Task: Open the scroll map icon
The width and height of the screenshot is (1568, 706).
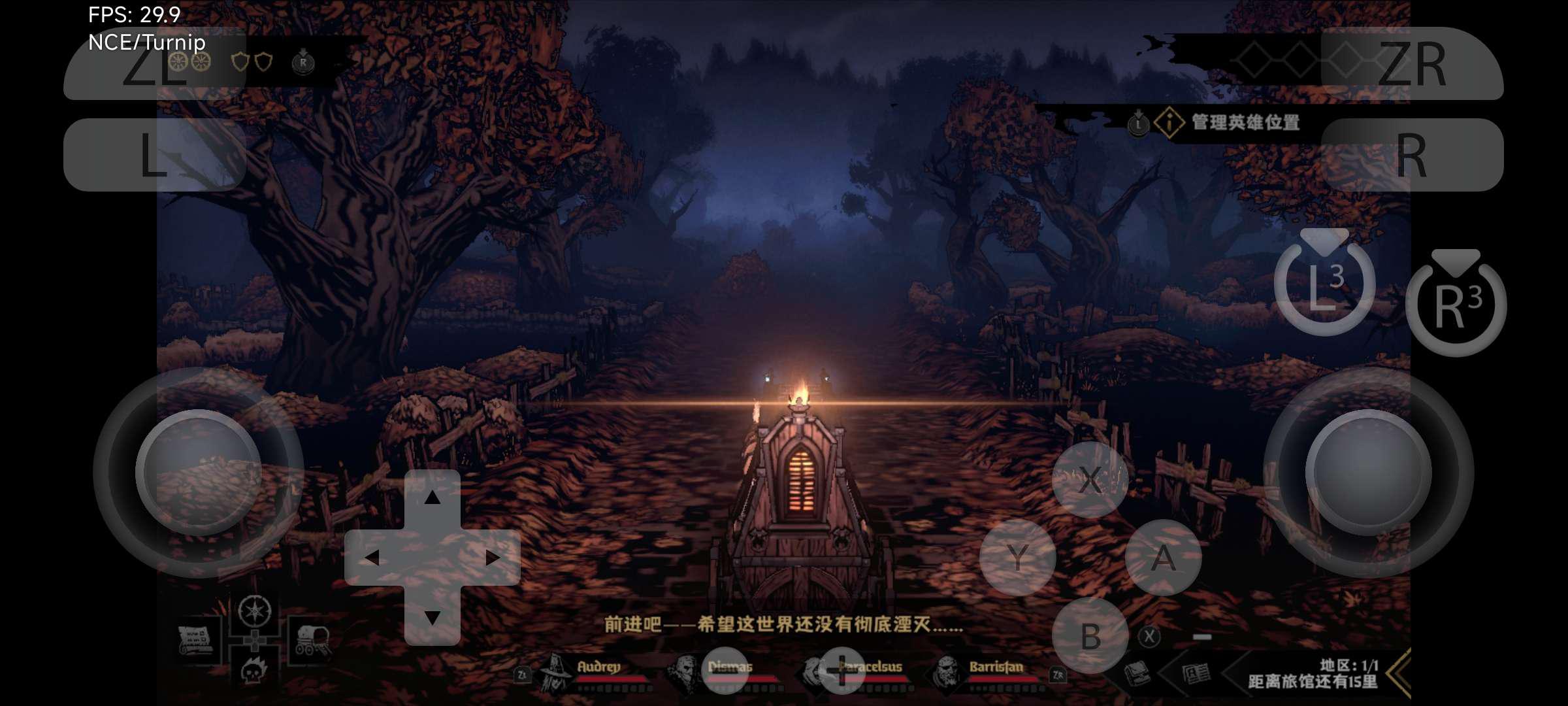Action: pyautogui.click(x=196, y=640)
